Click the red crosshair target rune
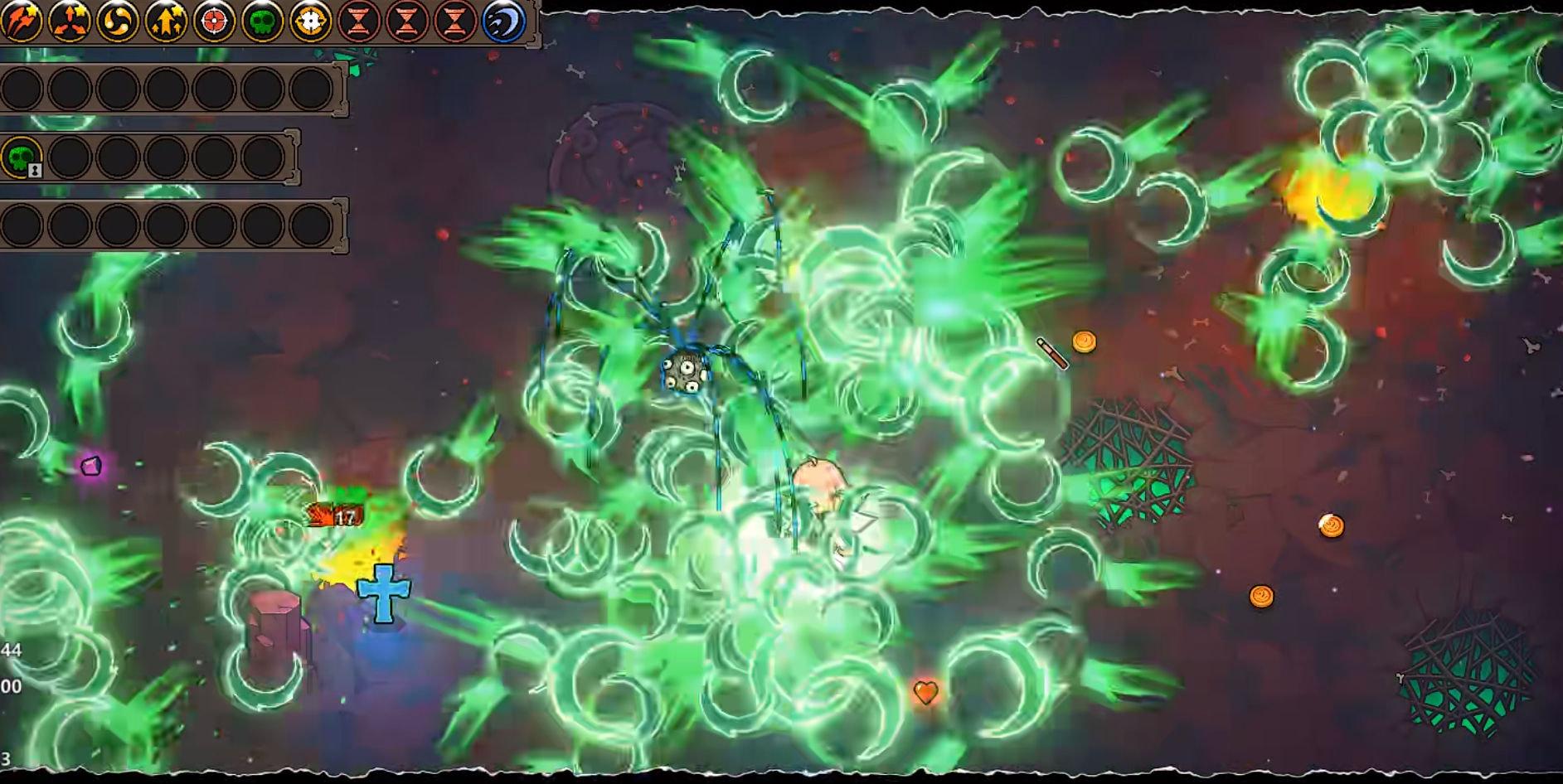 coord(214,21)
